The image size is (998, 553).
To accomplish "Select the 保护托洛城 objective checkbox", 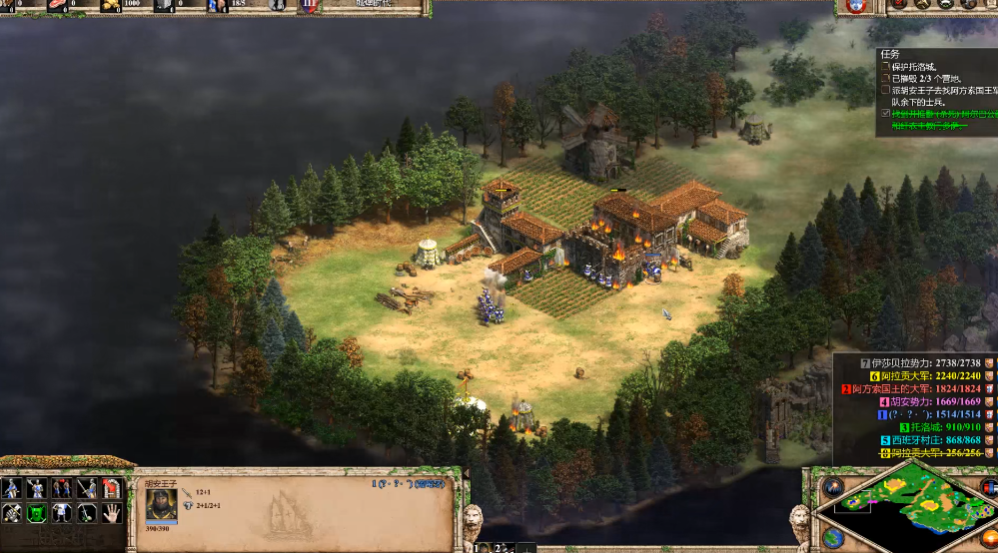I will click(885, 66).
